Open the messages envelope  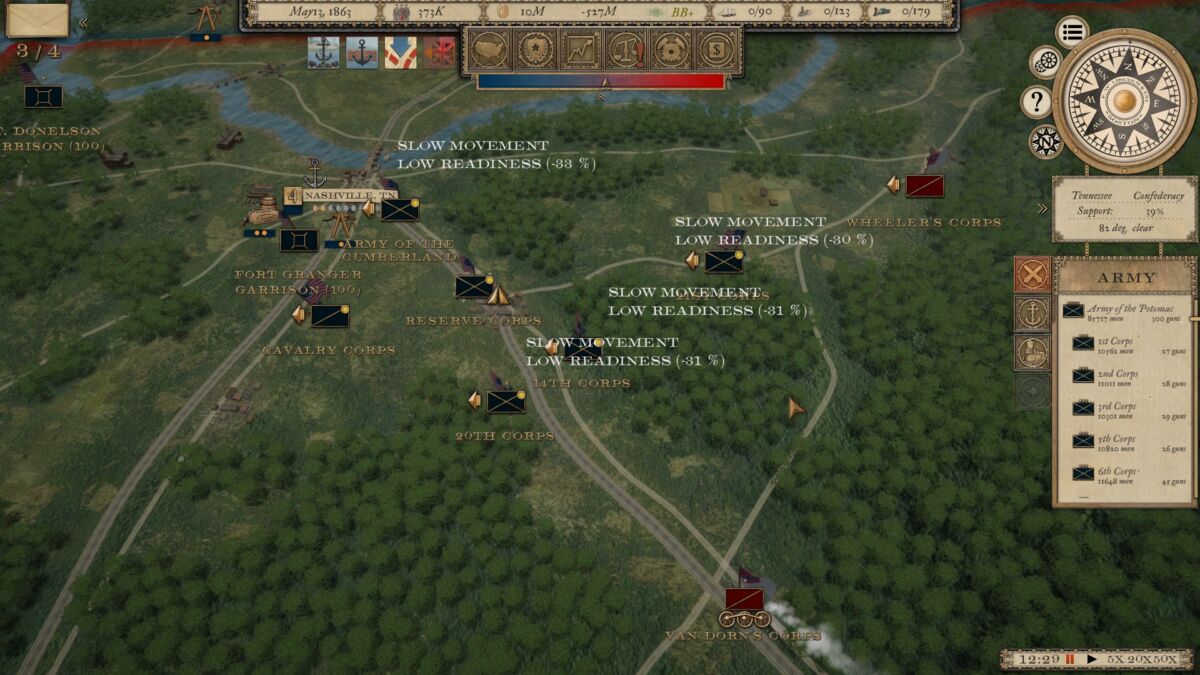click(37, 19)
